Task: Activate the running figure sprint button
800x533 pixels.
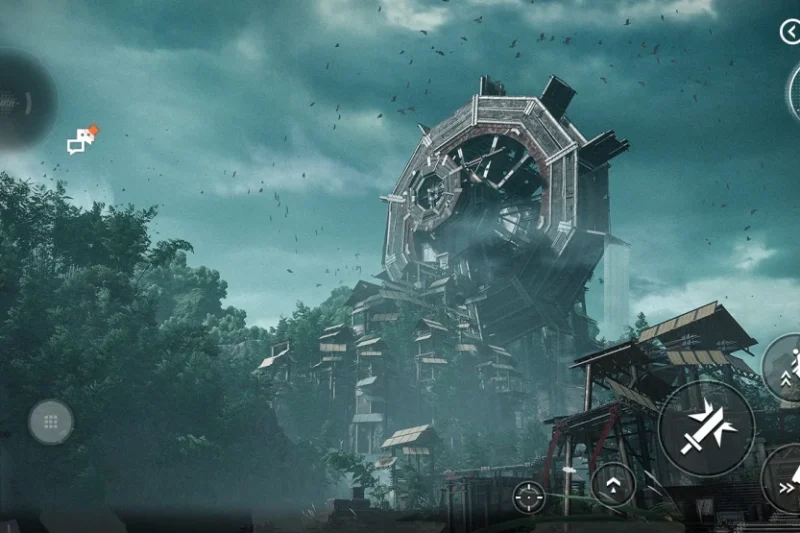Action: [786, 366]
